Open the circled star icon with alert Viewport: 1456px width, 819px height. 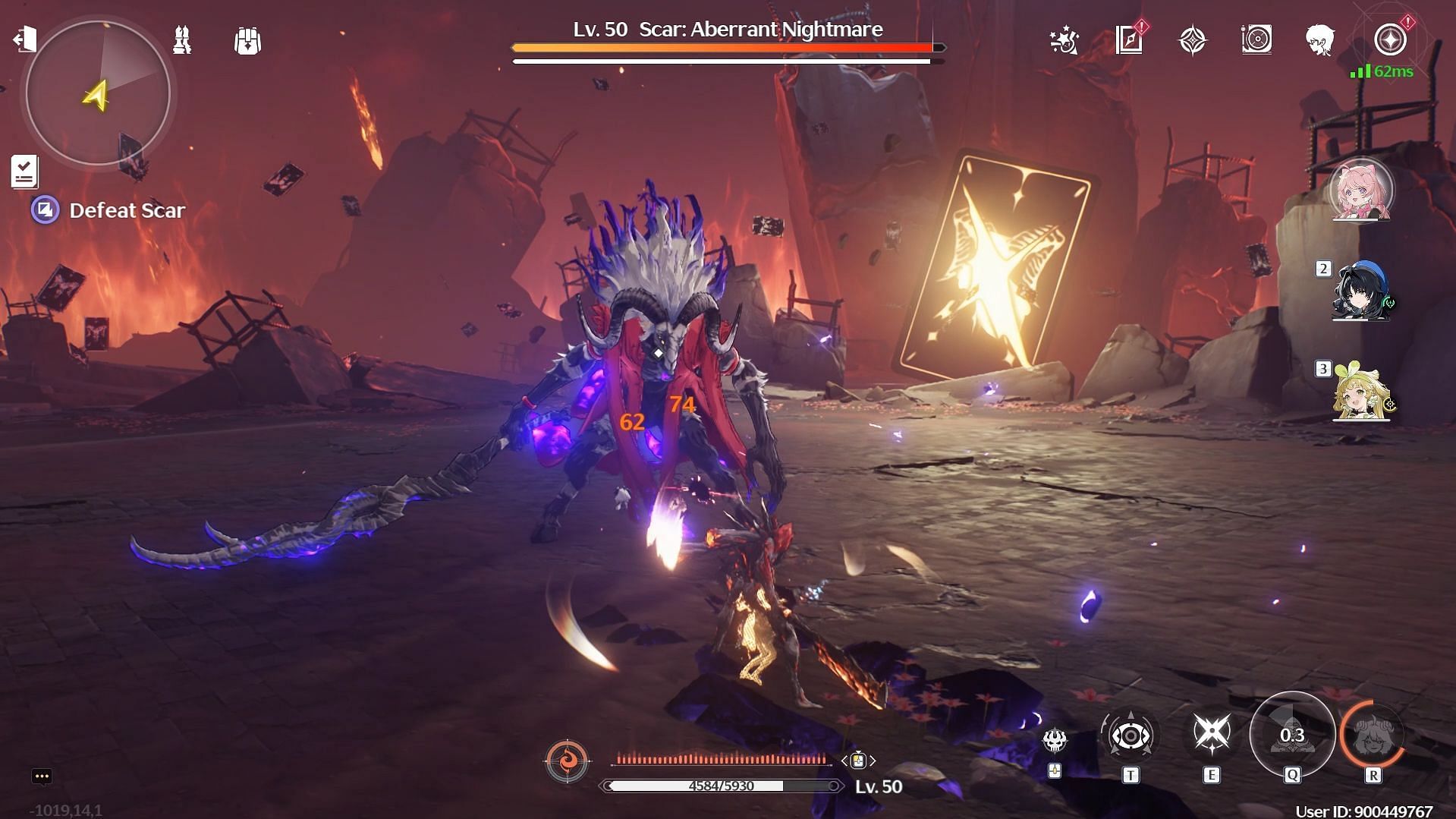click(x=1390, y=40)
